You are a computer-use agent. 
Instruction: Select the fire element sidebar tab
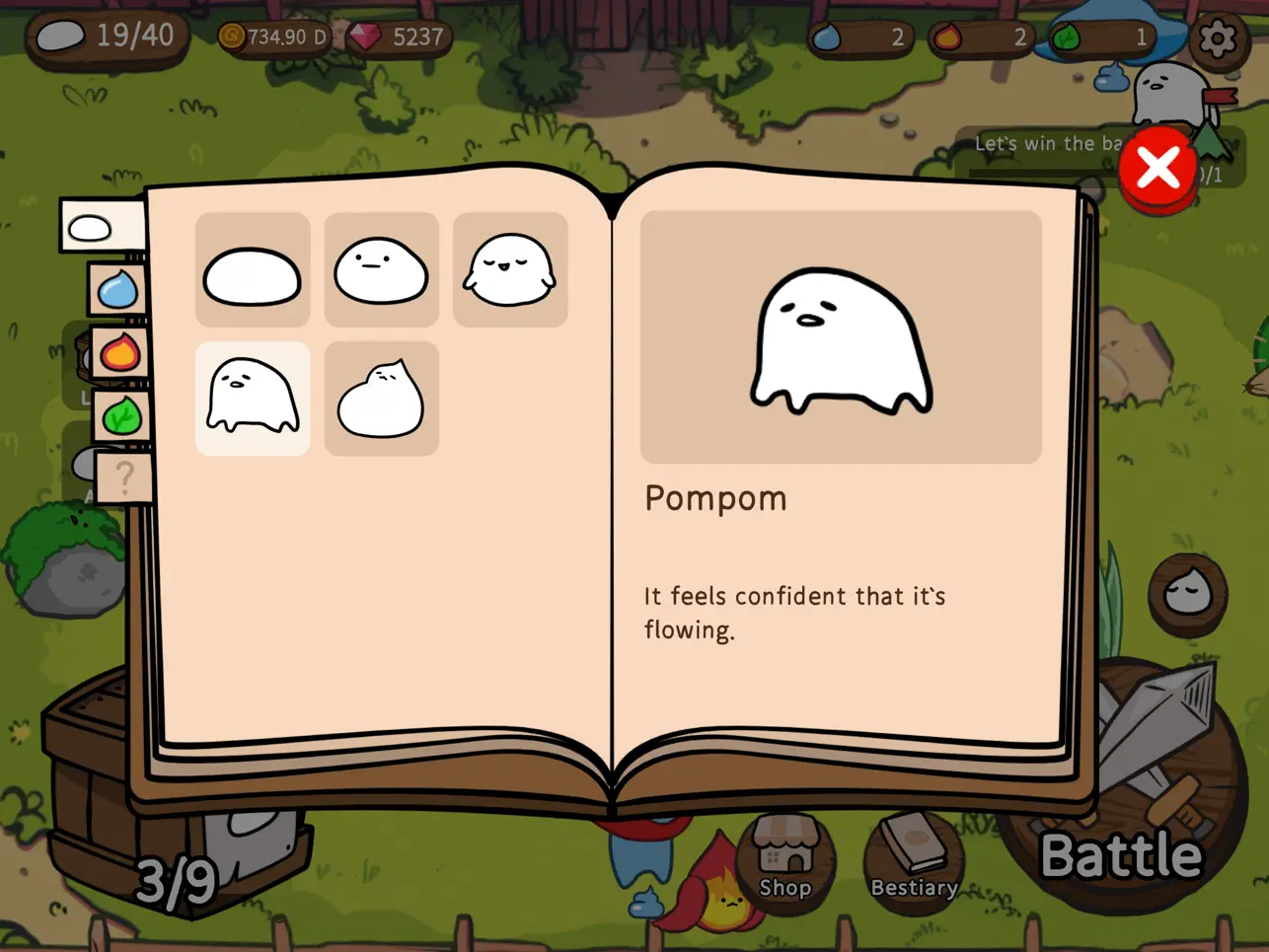click(118, 352)
